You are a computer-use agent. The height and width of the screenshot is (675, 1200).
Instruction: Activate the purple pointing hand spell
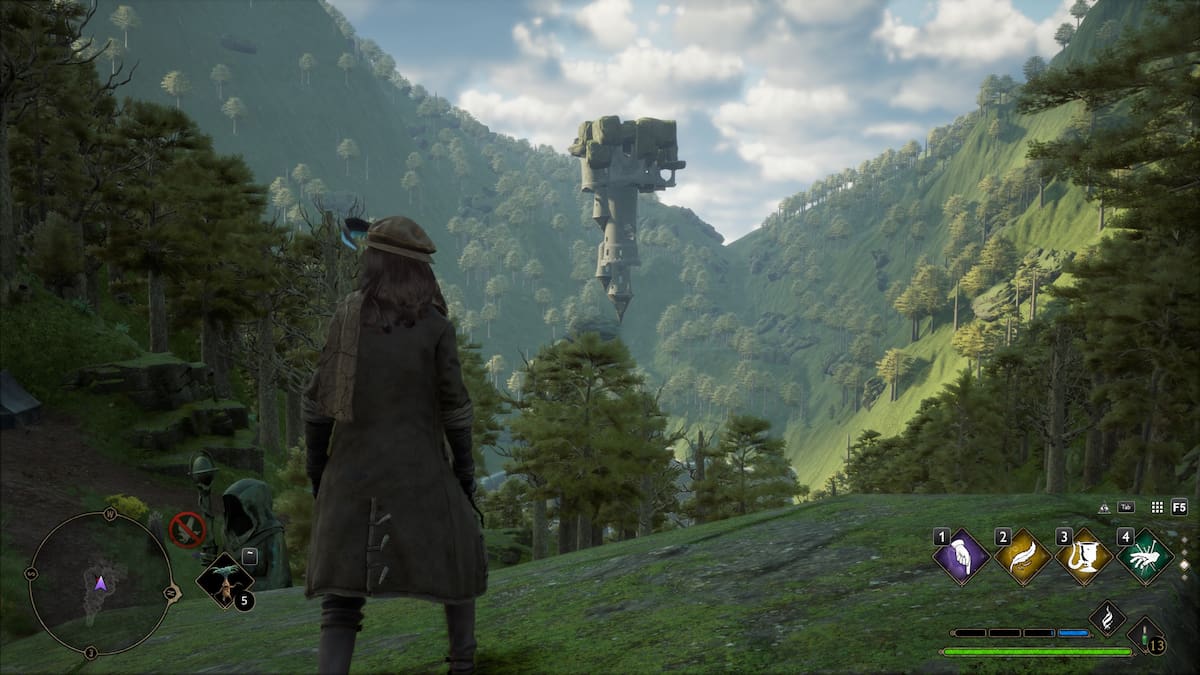[x=961, y=557]
